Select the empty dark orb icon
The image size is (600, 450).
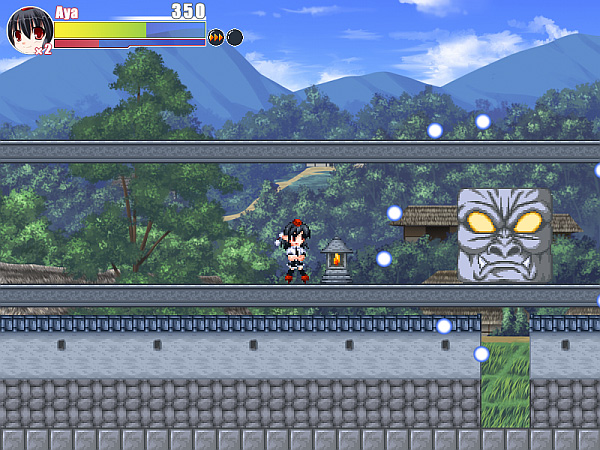pos(235,38)
